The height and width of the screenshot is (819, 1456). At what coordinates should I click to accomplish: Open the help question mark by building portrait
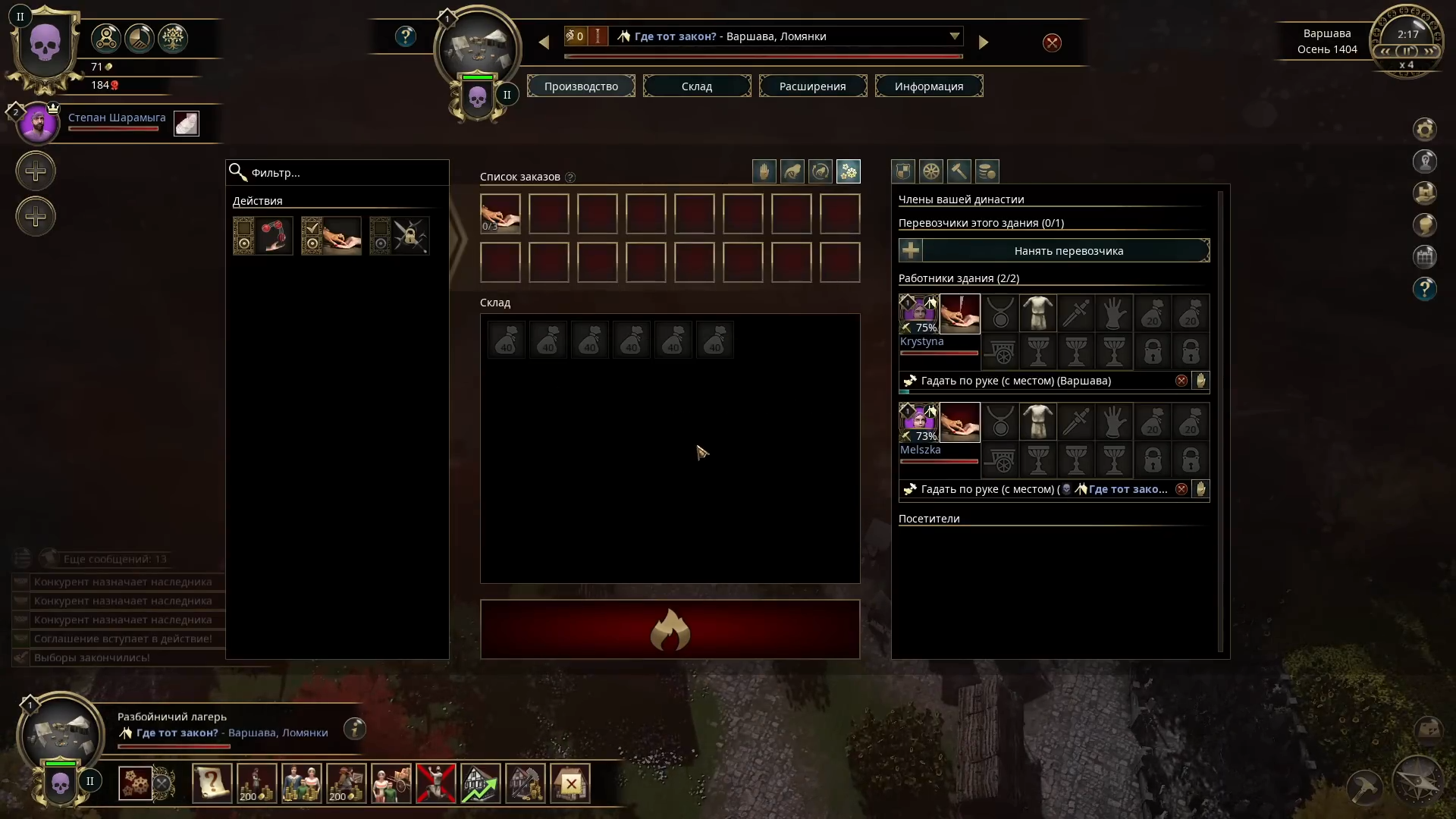pyautogui.click(x=406, y=36)
